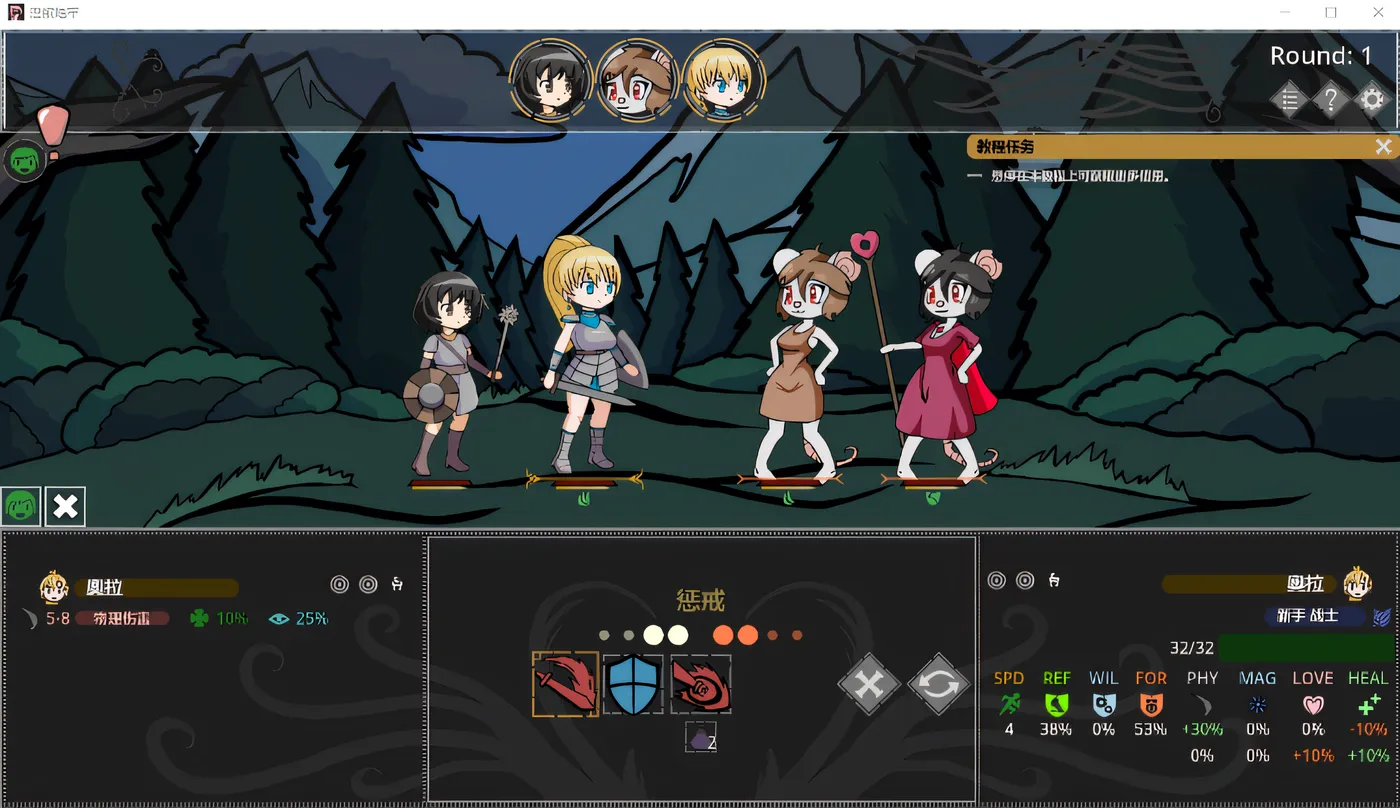Toggle the first target circle on right panel

tap(996, 579)
